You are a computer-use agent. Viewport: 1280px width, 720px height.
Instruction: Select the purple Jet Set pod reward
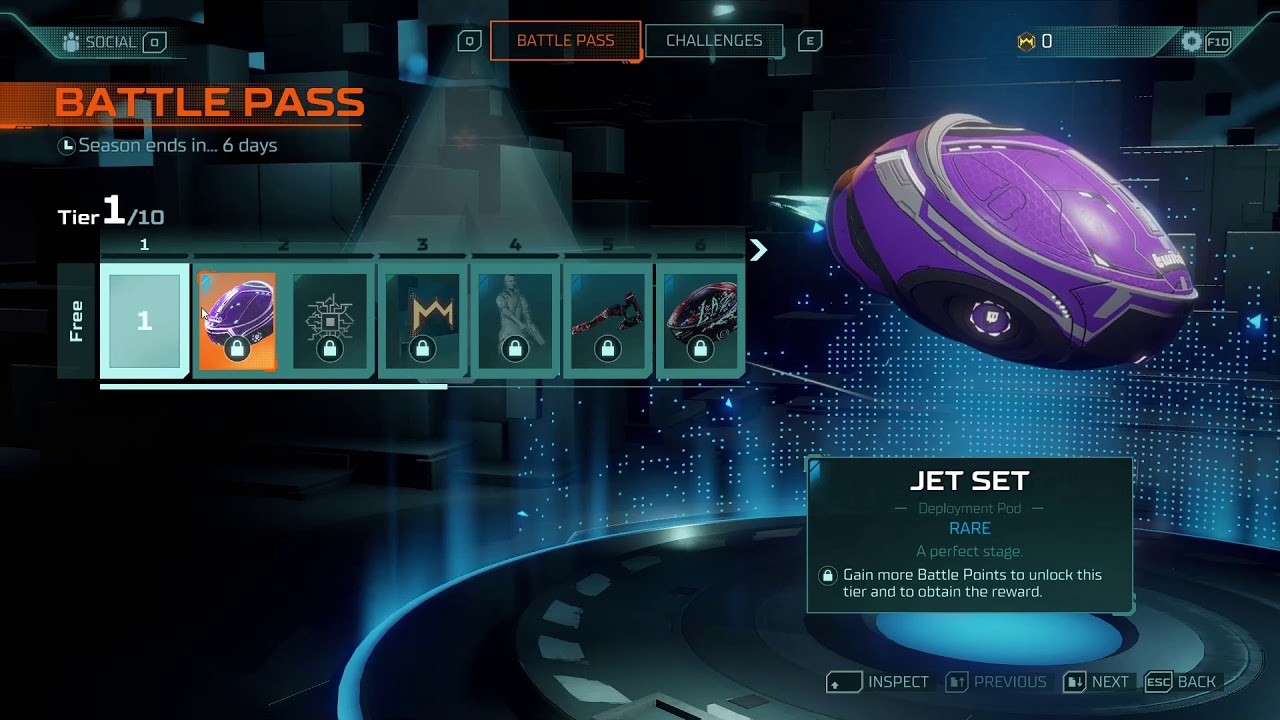click(237, 320)
